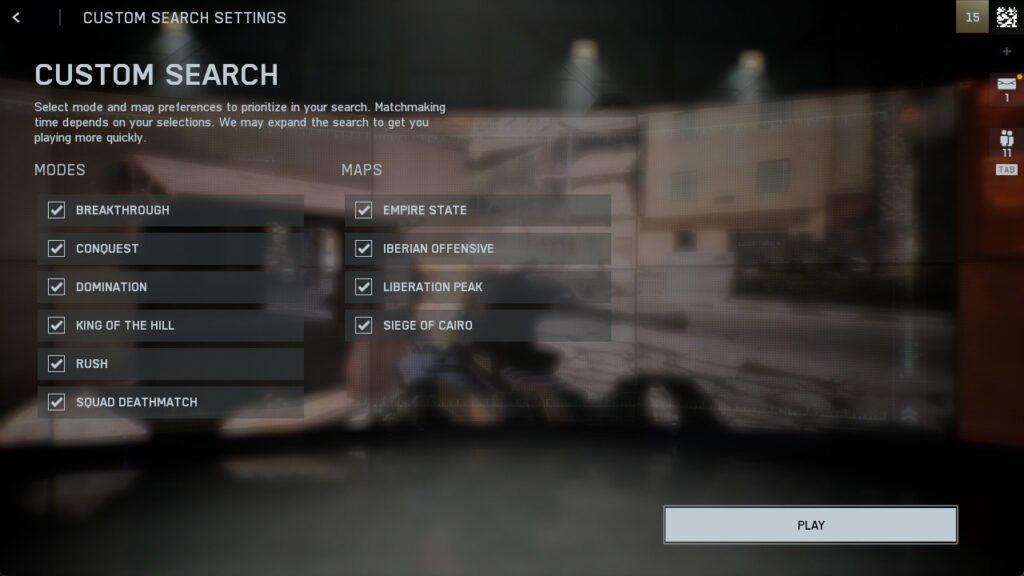Toggle the Rush mode checkbox
The height and width of the screenshot is (576, 1024).
point(57,363)
